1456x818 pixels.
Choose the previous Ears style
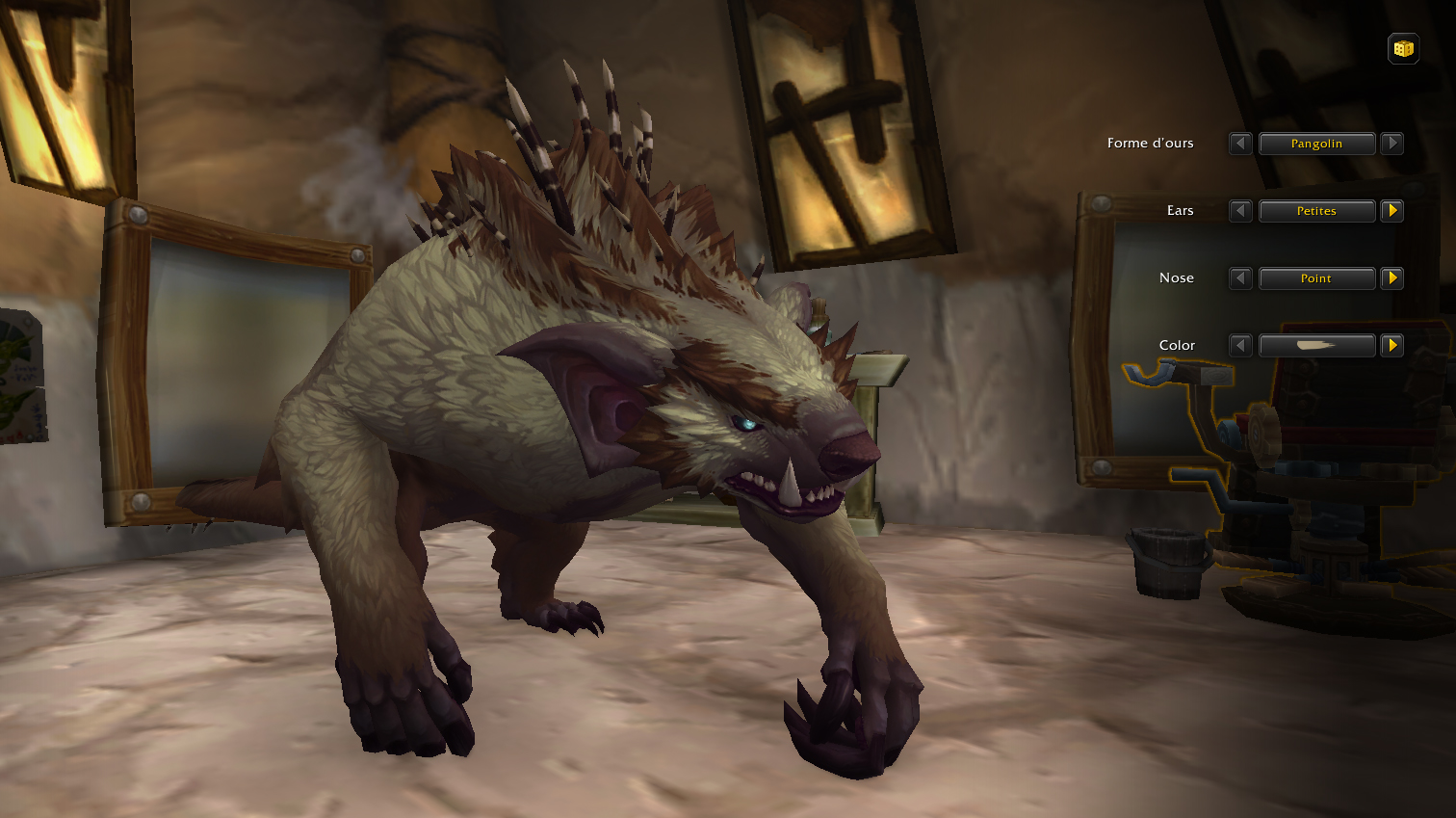point(1240,211)
